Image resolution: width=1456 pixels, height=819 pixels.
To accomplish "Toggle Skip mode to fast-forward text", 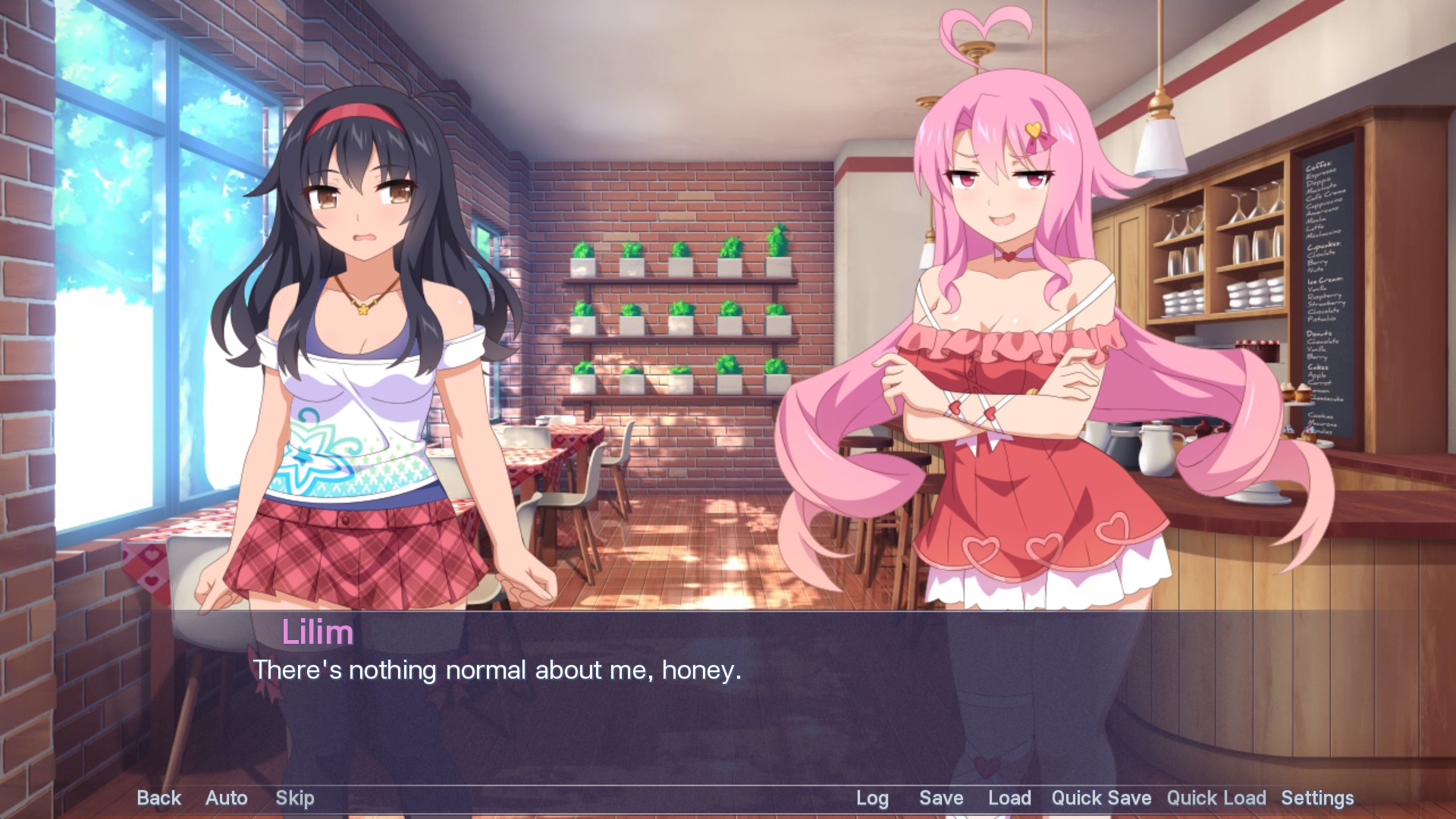I will tap(295, 798).
